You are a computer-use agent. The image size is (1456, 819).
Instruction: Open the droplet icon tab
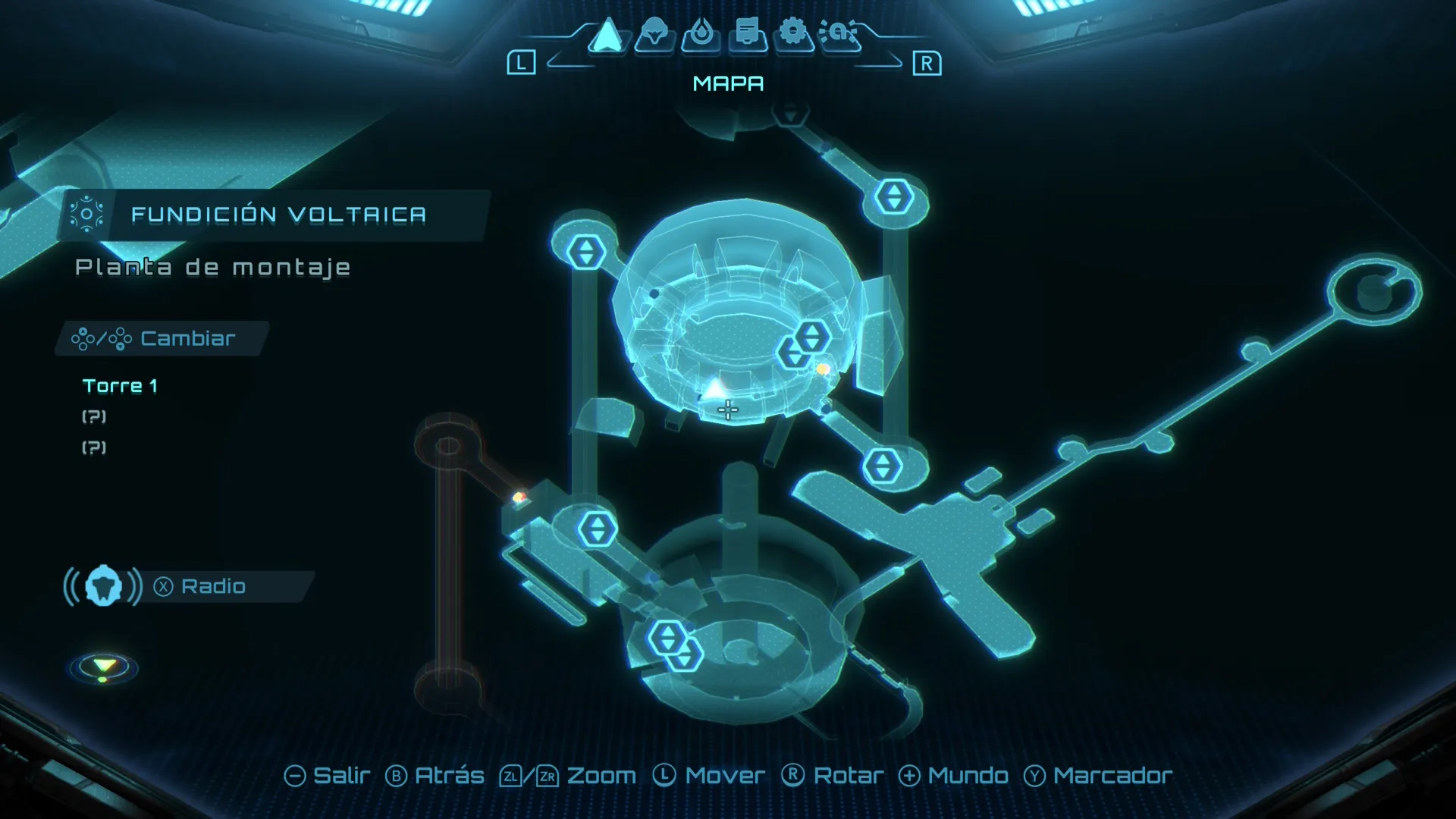click(x=701, y=35)
